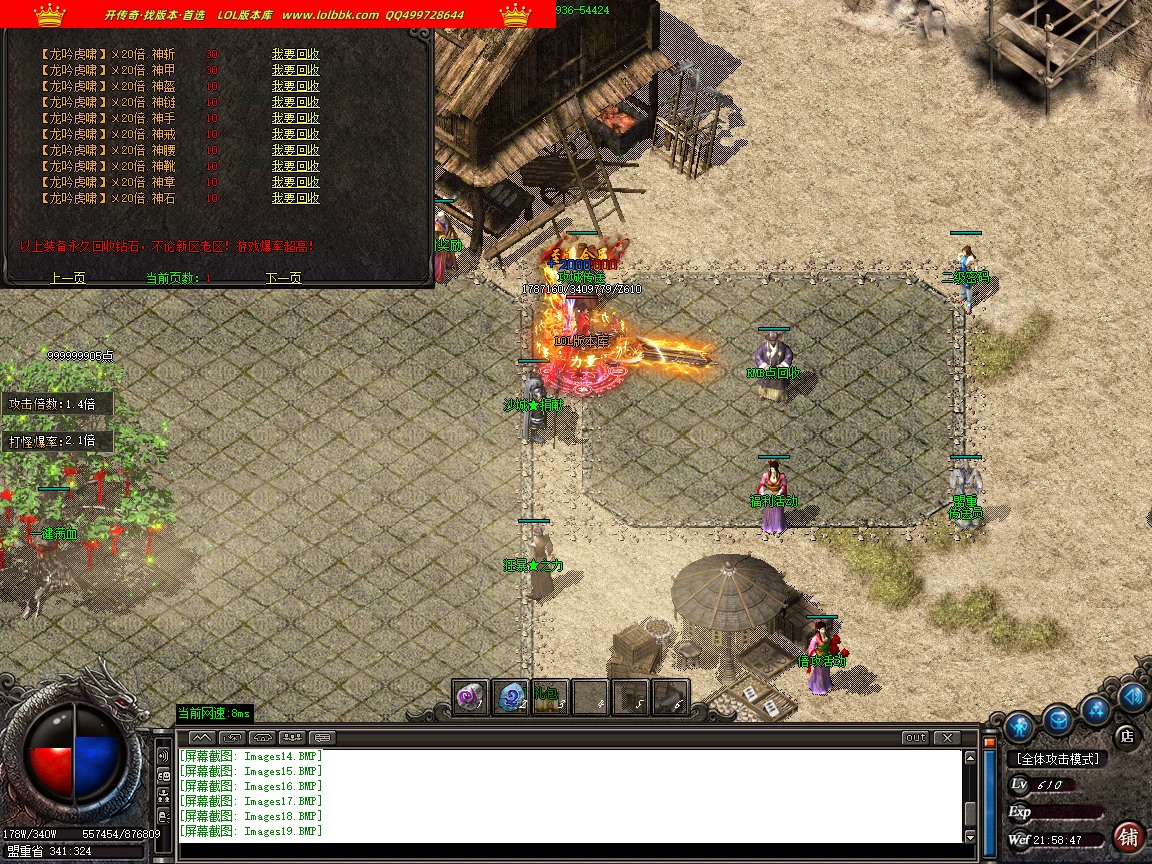Use the blue crystal in hotbar slot 2
Viewport: 1152px width, 864px height.
[510, 697]
